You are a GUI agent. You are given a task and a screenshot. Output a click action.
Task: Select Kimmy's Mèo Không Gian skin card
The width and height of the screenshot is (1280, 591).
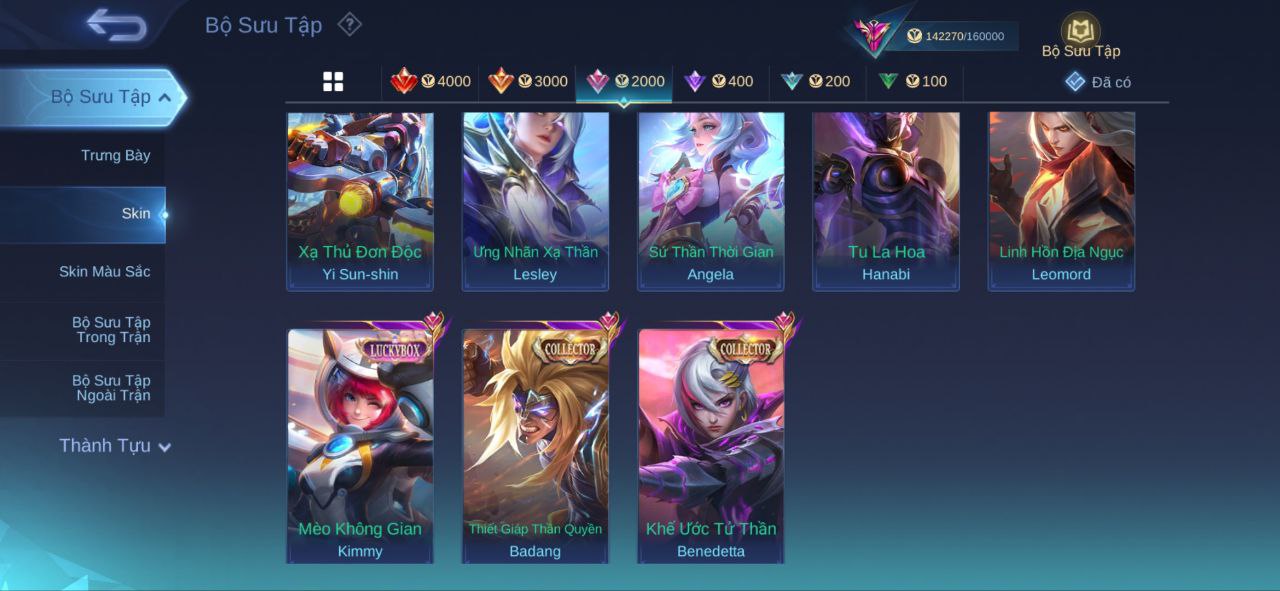coord(360,445)
